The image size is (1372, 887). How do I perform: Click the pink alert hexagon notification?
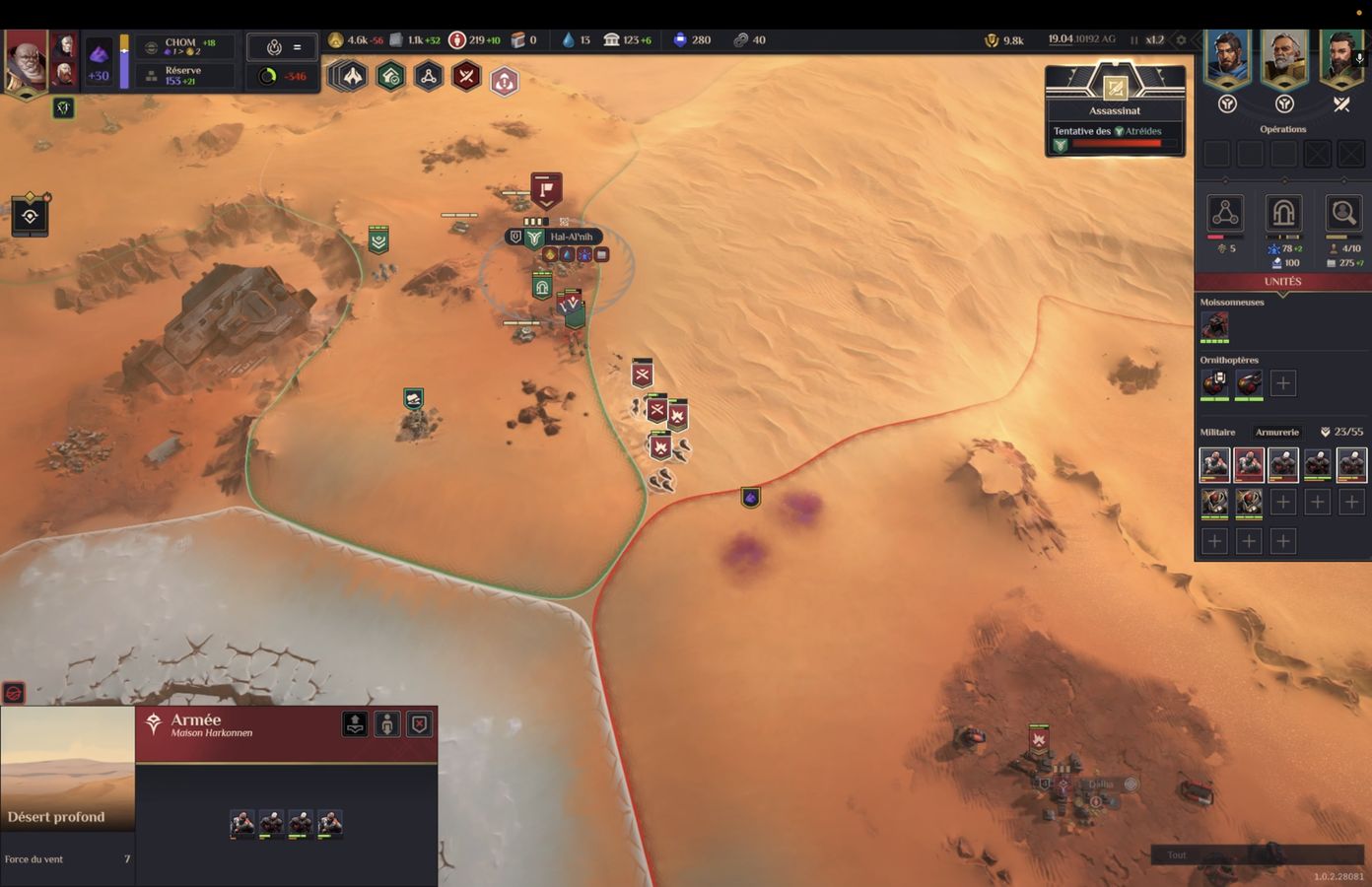tap(504, 82)
